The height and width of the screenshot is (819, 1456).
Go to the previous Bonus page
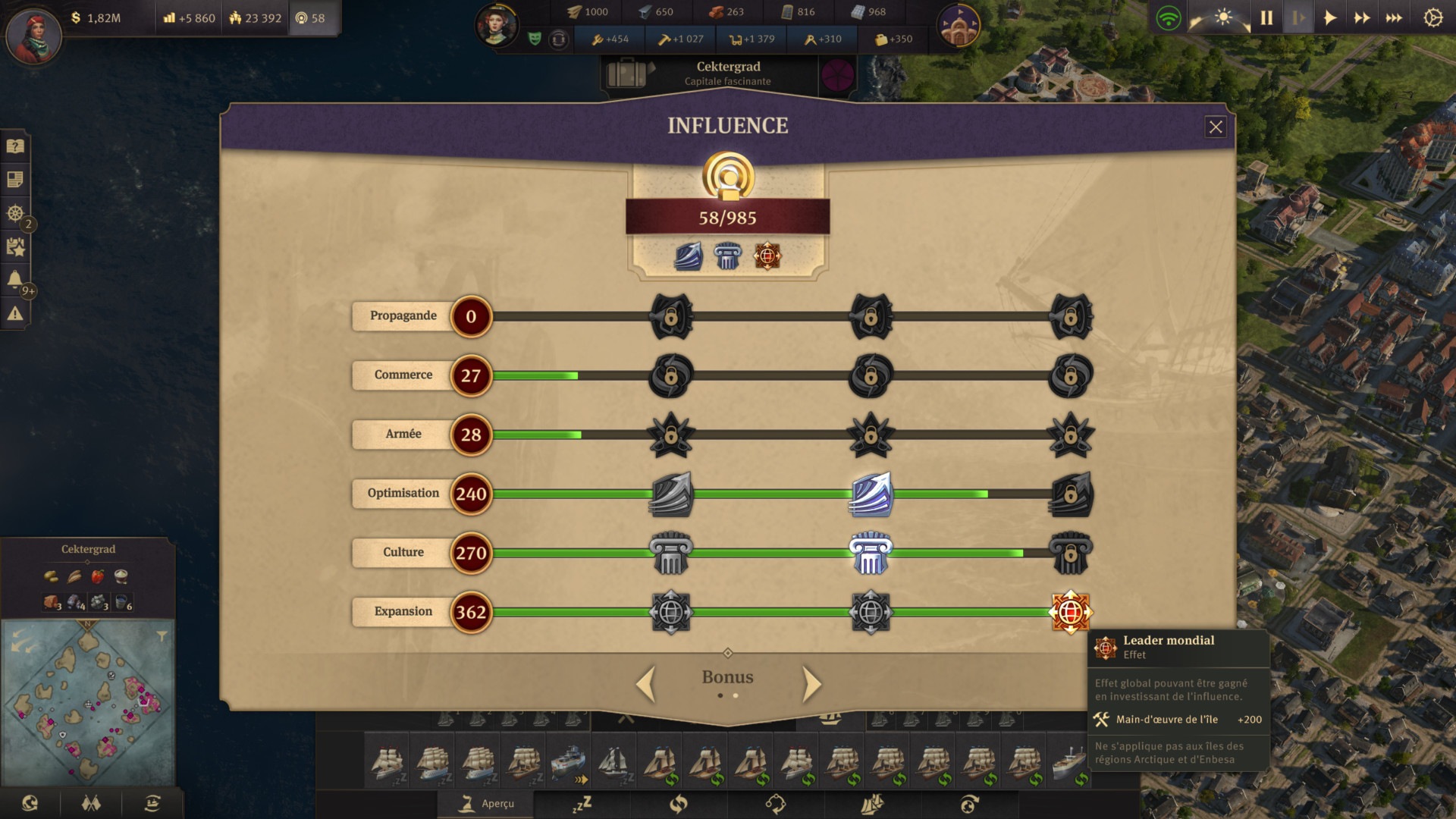(645, 684)
